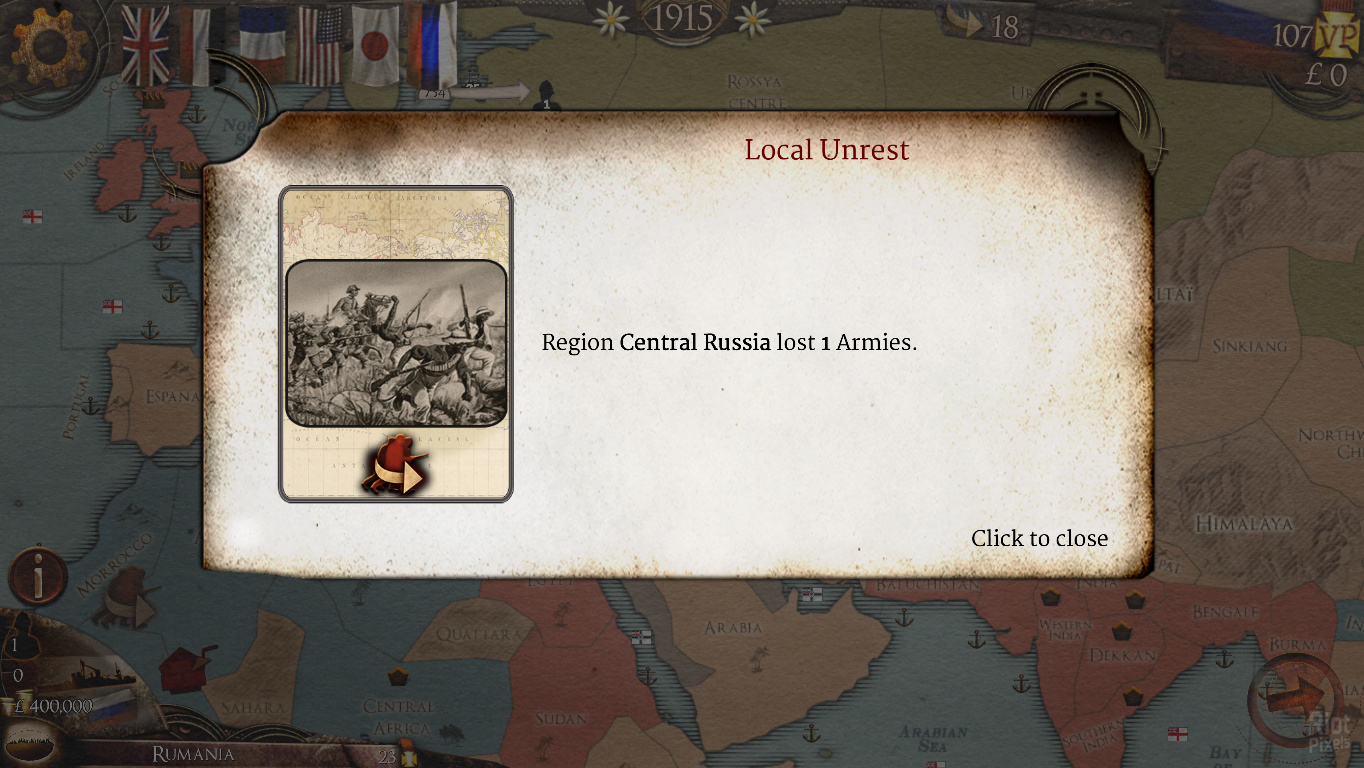Choose the United States flag
This screenshot has width=1364, height=768.
point(320,46)
